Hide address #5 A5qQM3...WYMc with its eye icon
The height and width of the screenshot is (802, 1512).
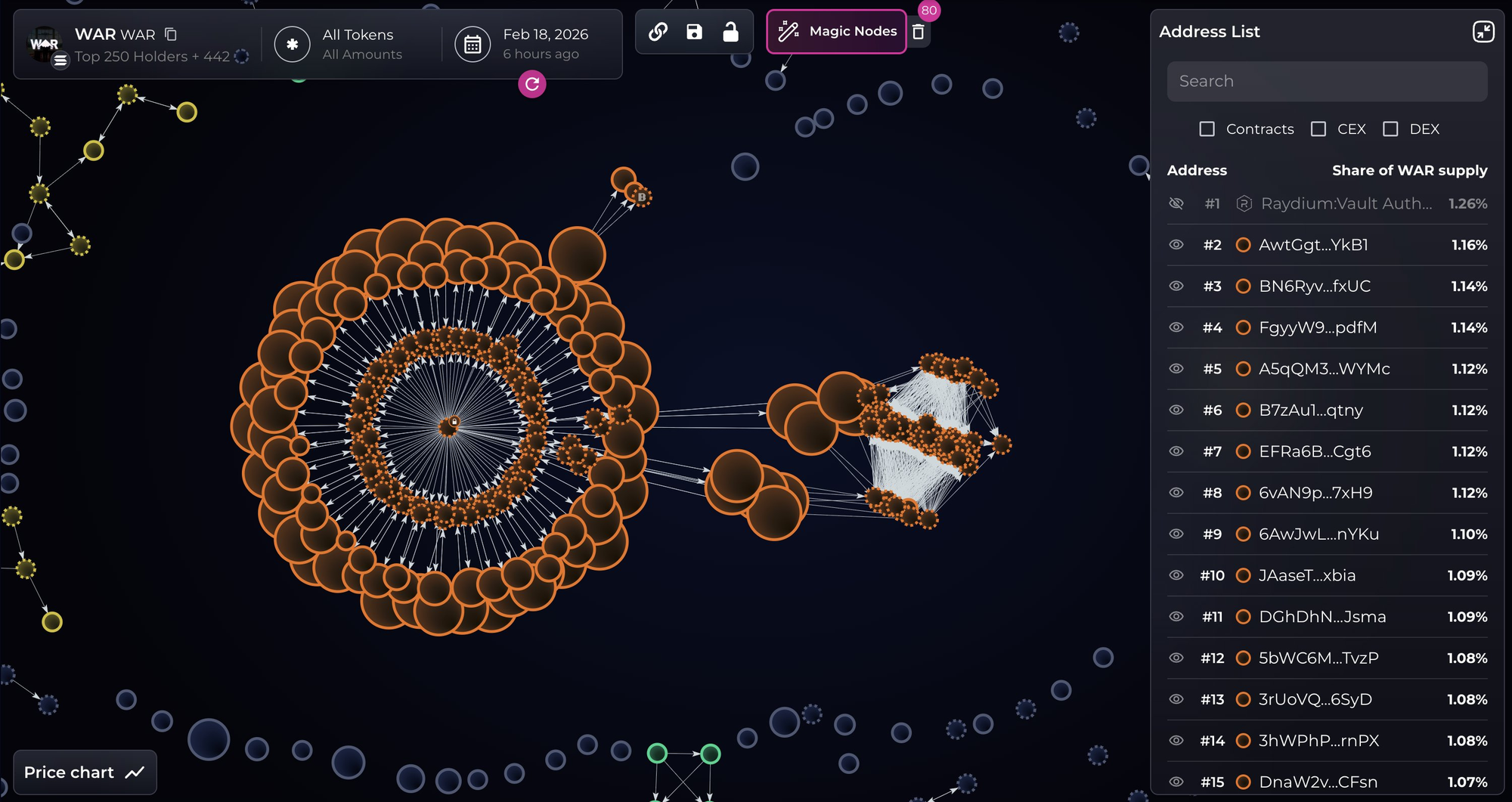pyautogui.click(x=1176, y=369)
